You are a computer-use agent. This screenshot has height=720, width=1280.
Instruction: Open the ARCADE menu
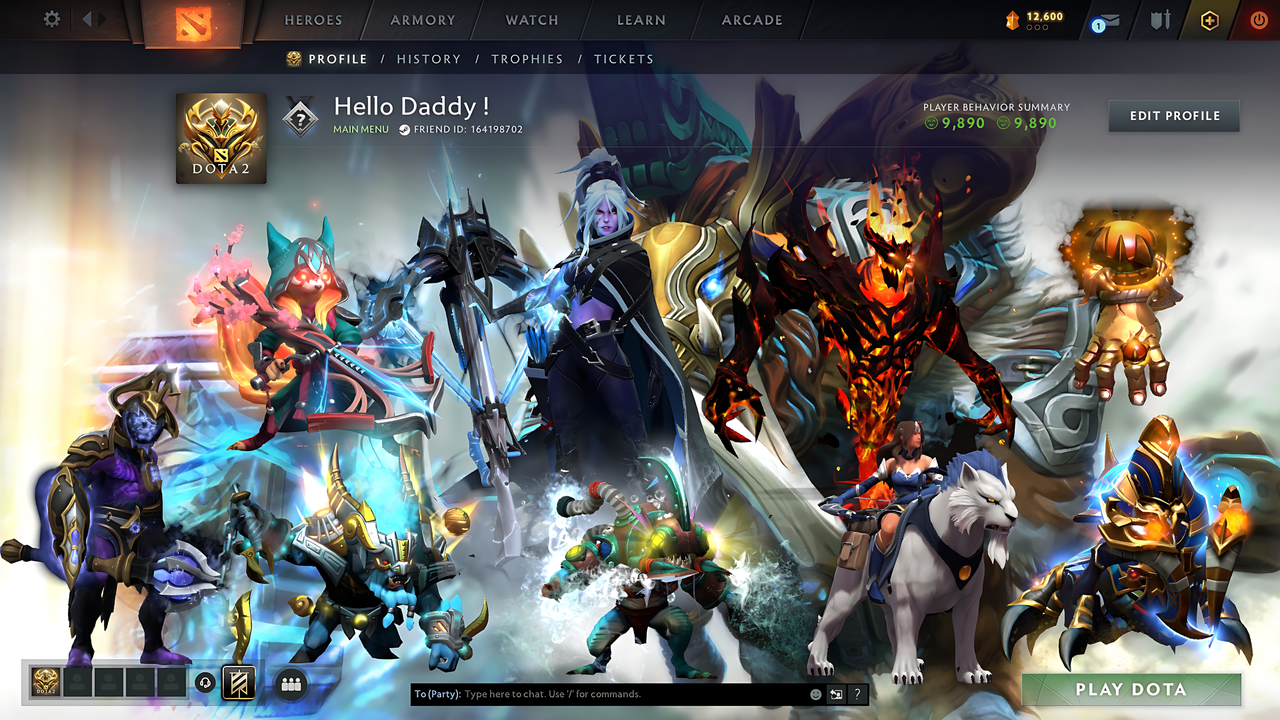[x=751, y=20]
